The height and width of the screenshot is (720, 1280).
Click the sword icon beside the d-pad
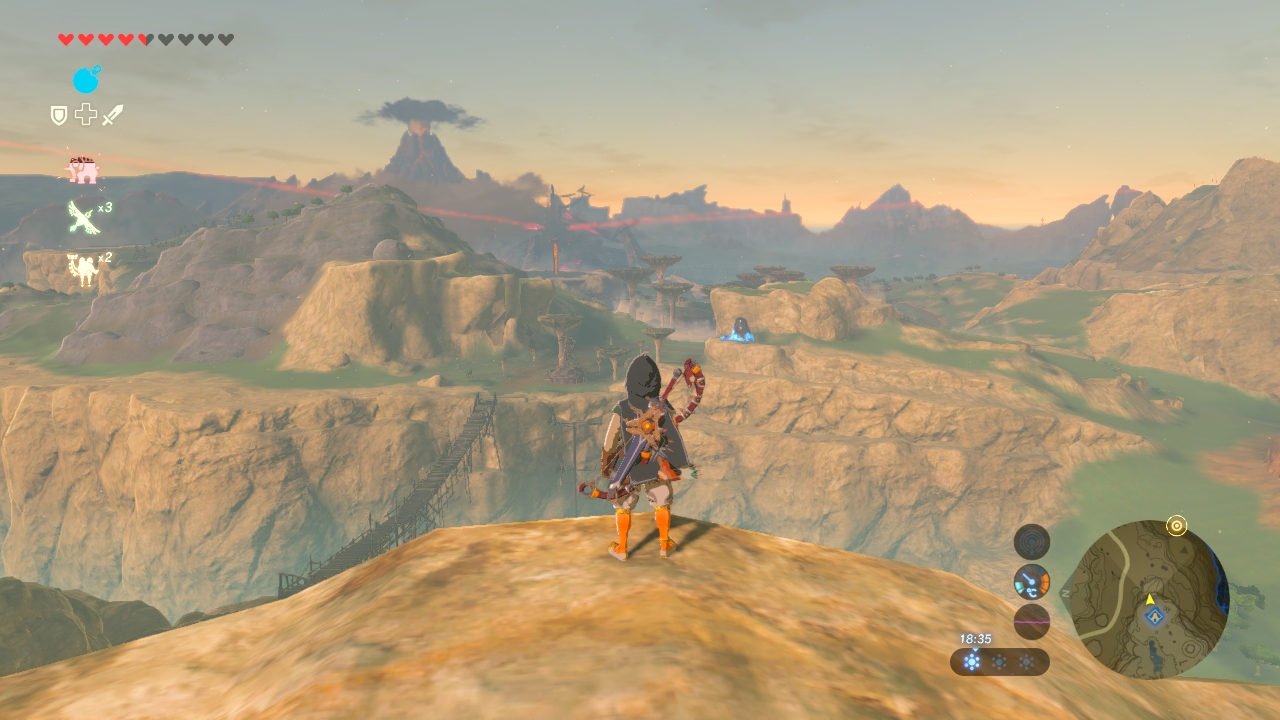point(113,116)
